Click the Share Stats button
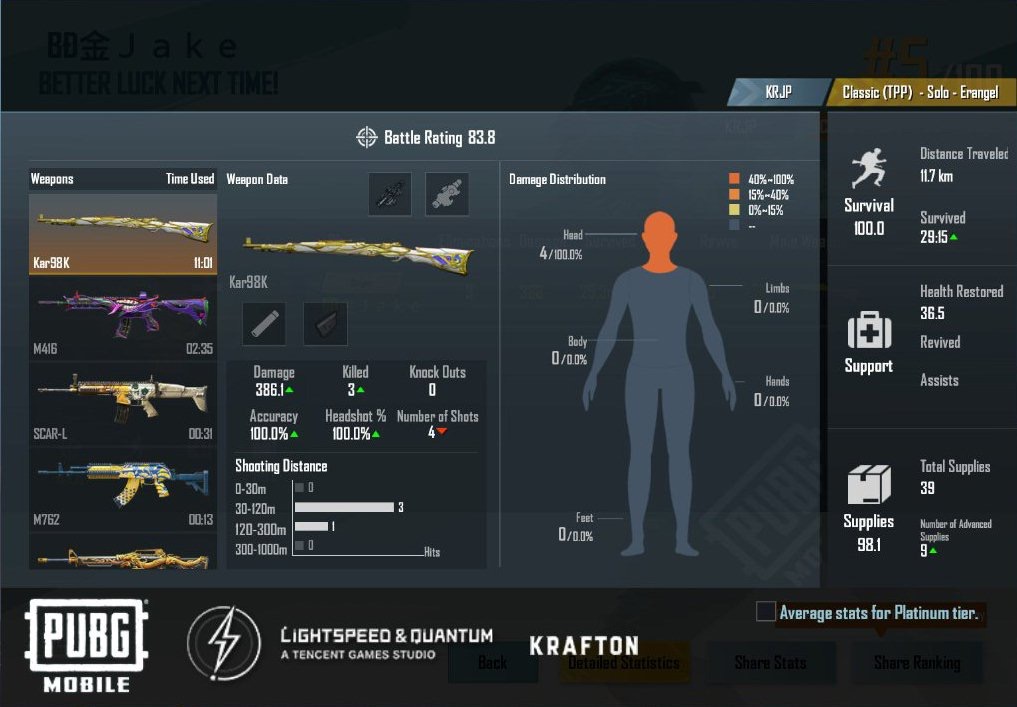 (770, 662)
